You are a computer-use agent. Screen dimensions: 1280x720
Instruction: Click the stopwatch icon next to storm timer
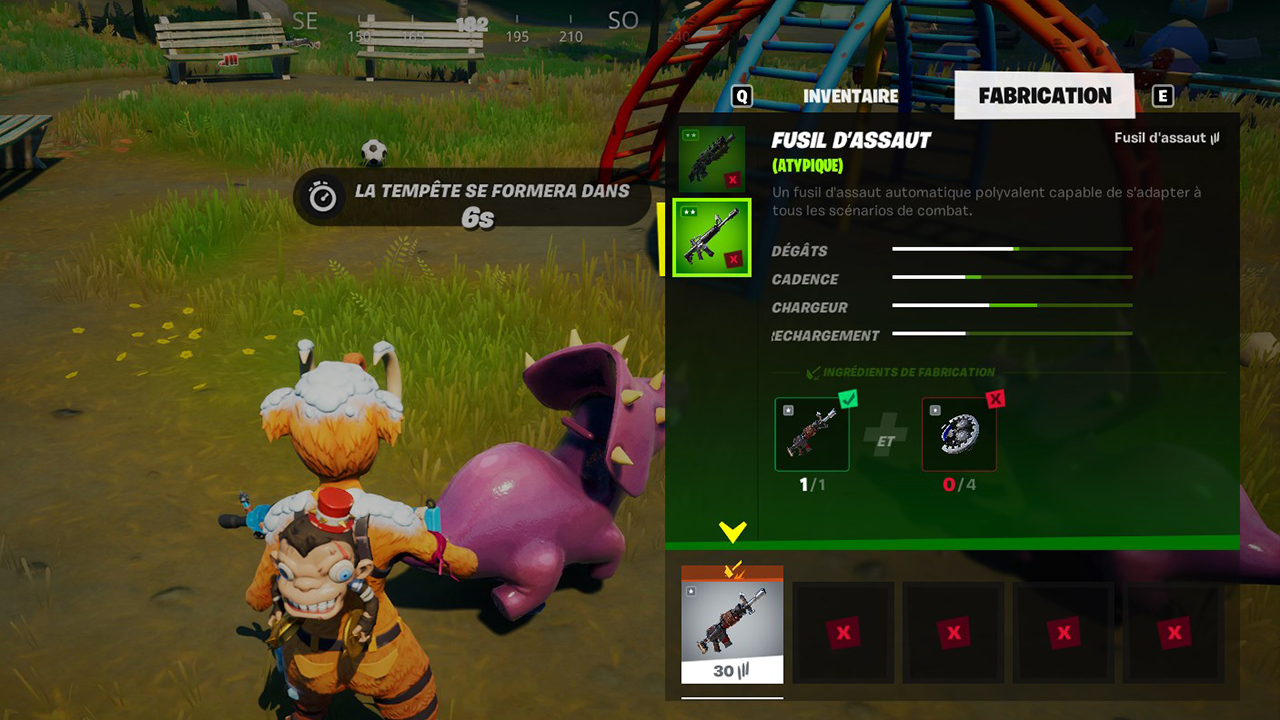[318, 191]
